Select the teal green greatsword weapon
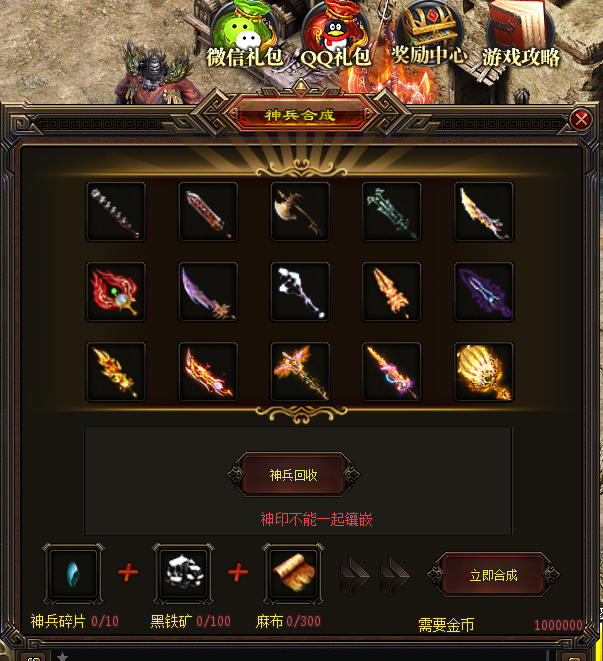 [x=392, y=212]
